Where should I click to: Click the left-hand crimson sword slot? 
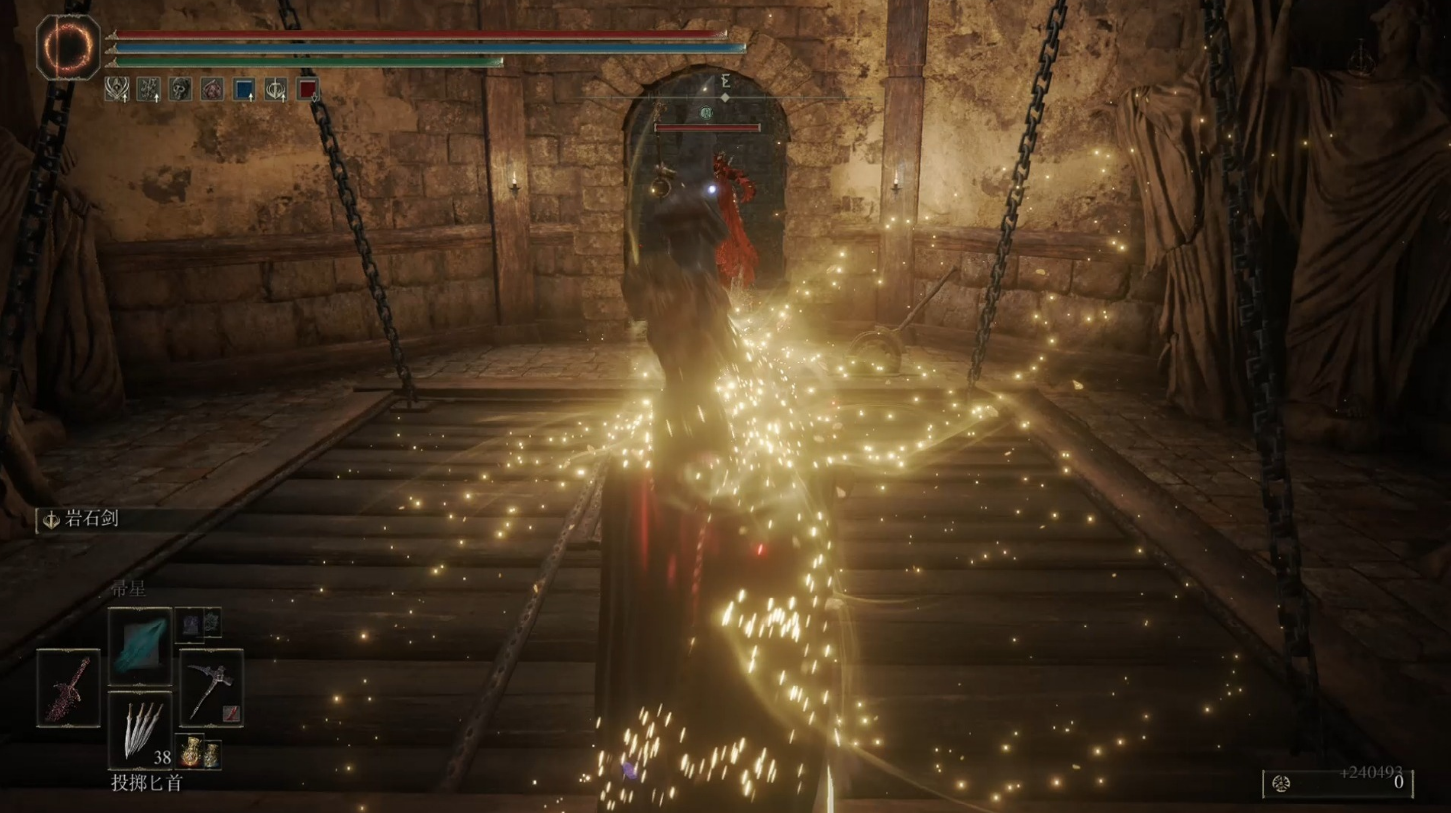69,688
